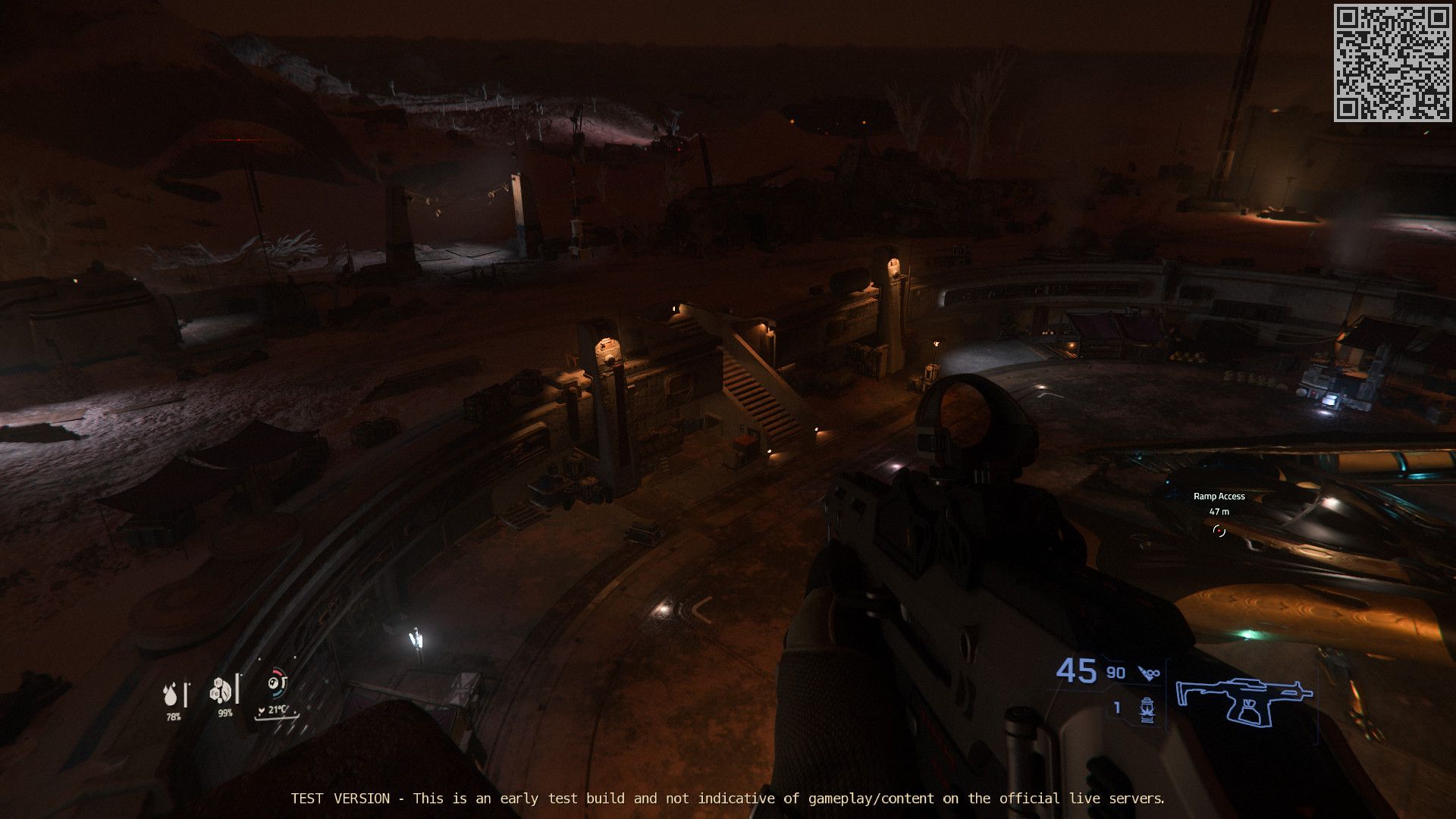Click the QR code overlay

(x=1392, y=62)
